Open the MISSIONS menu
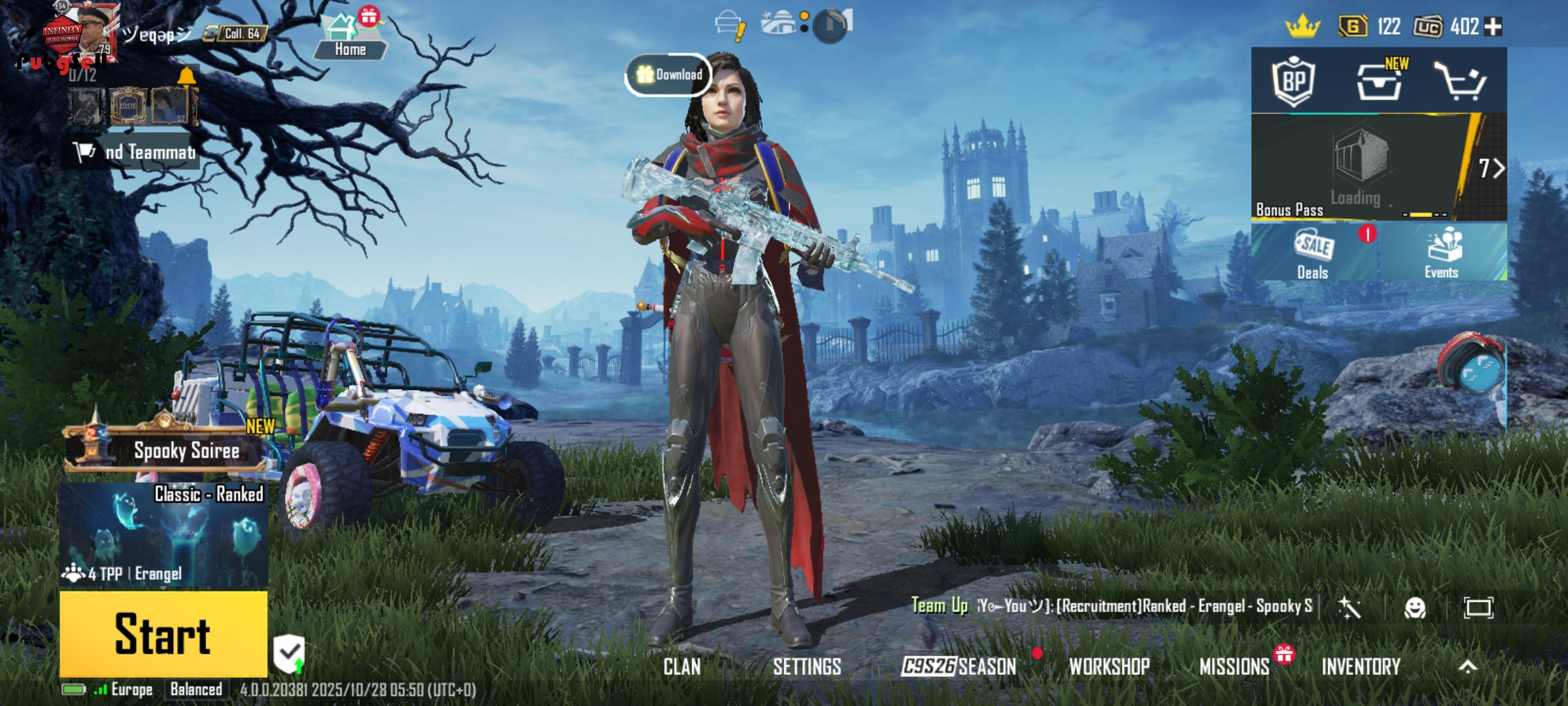Screen dimensions: 1568x706 [1234, 667]
